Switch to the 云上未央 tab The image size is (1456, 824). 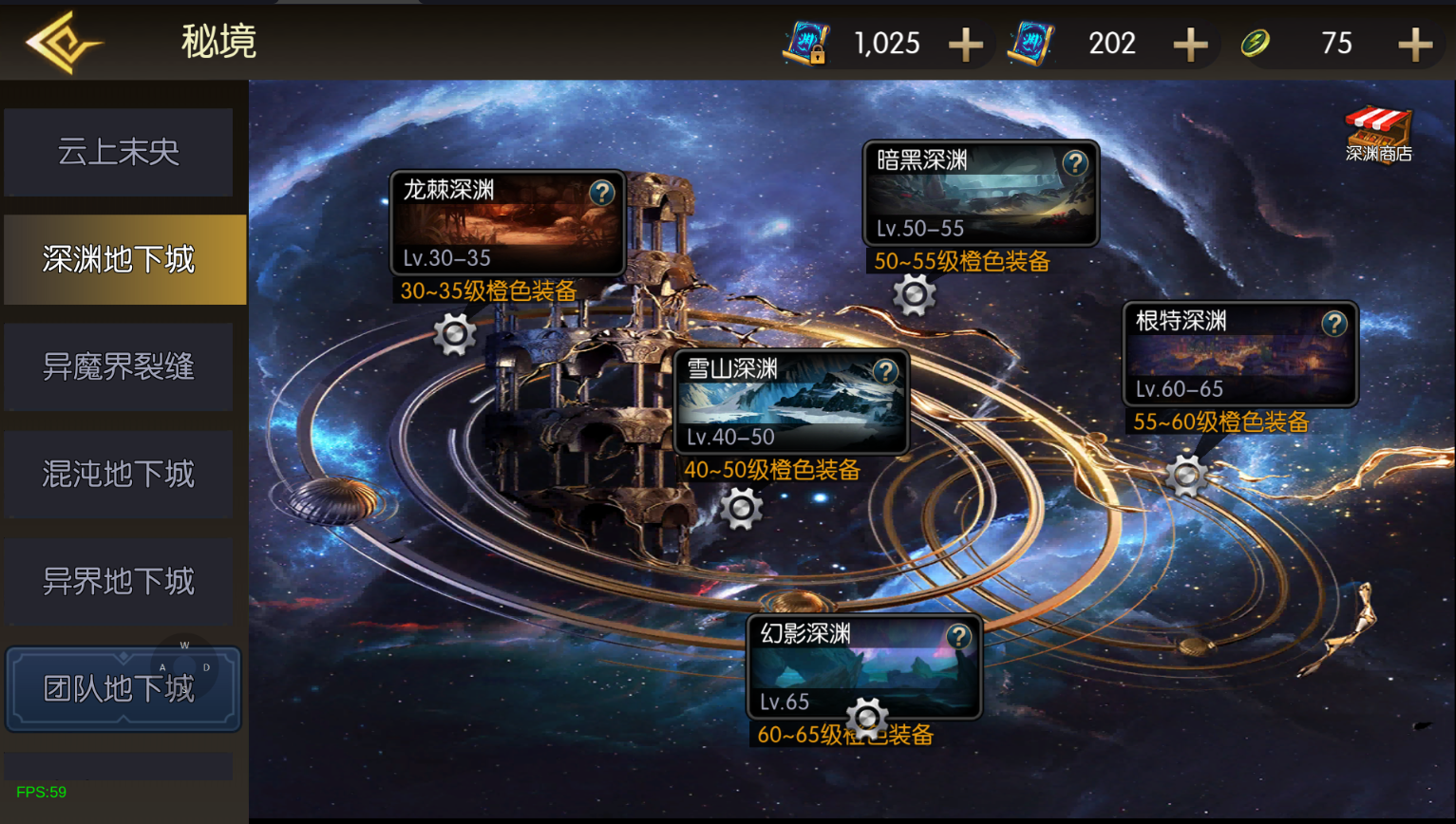tap(119, 152)
